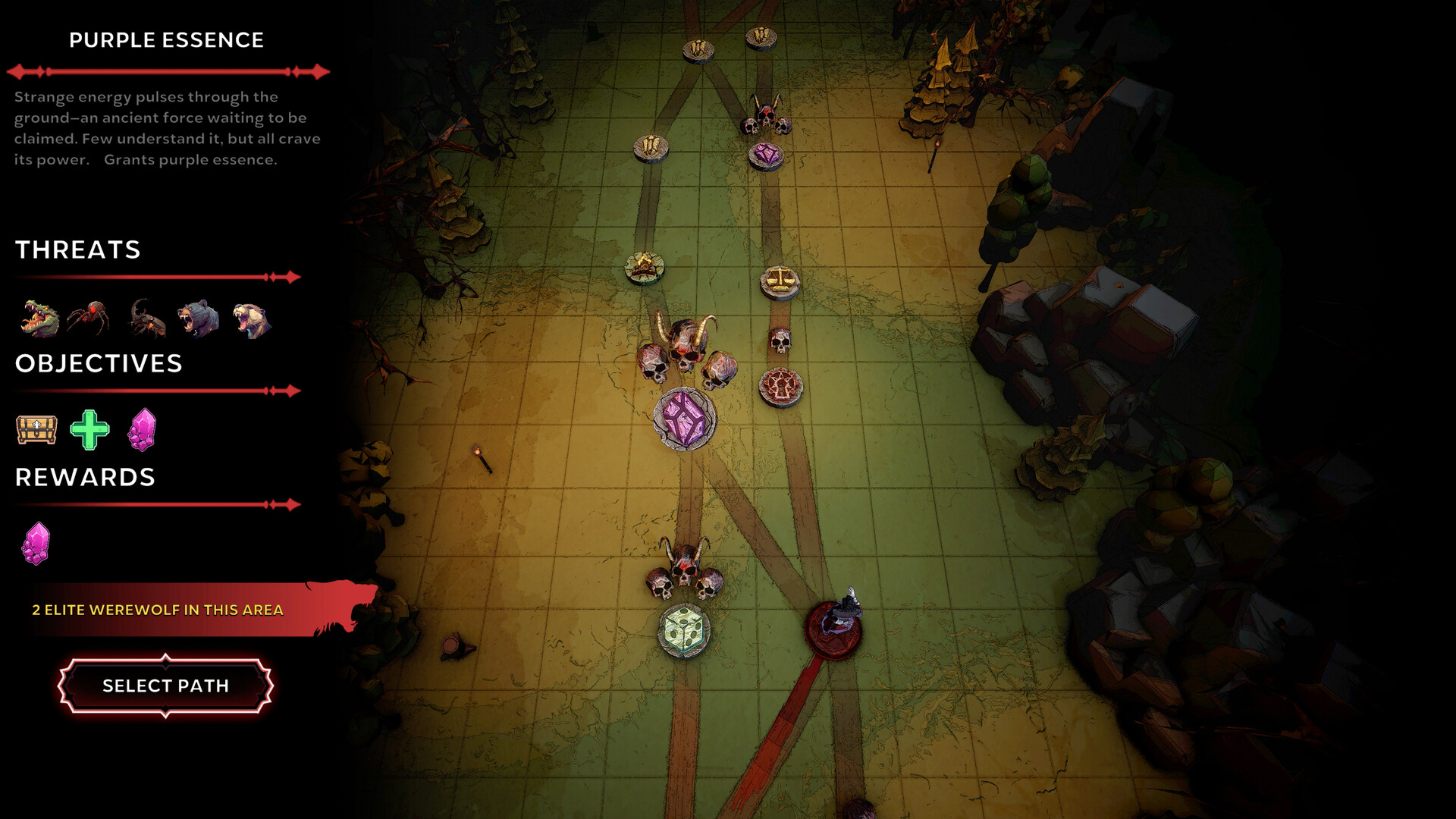Click the scales encounter node on the map

[x=781, y=281]
